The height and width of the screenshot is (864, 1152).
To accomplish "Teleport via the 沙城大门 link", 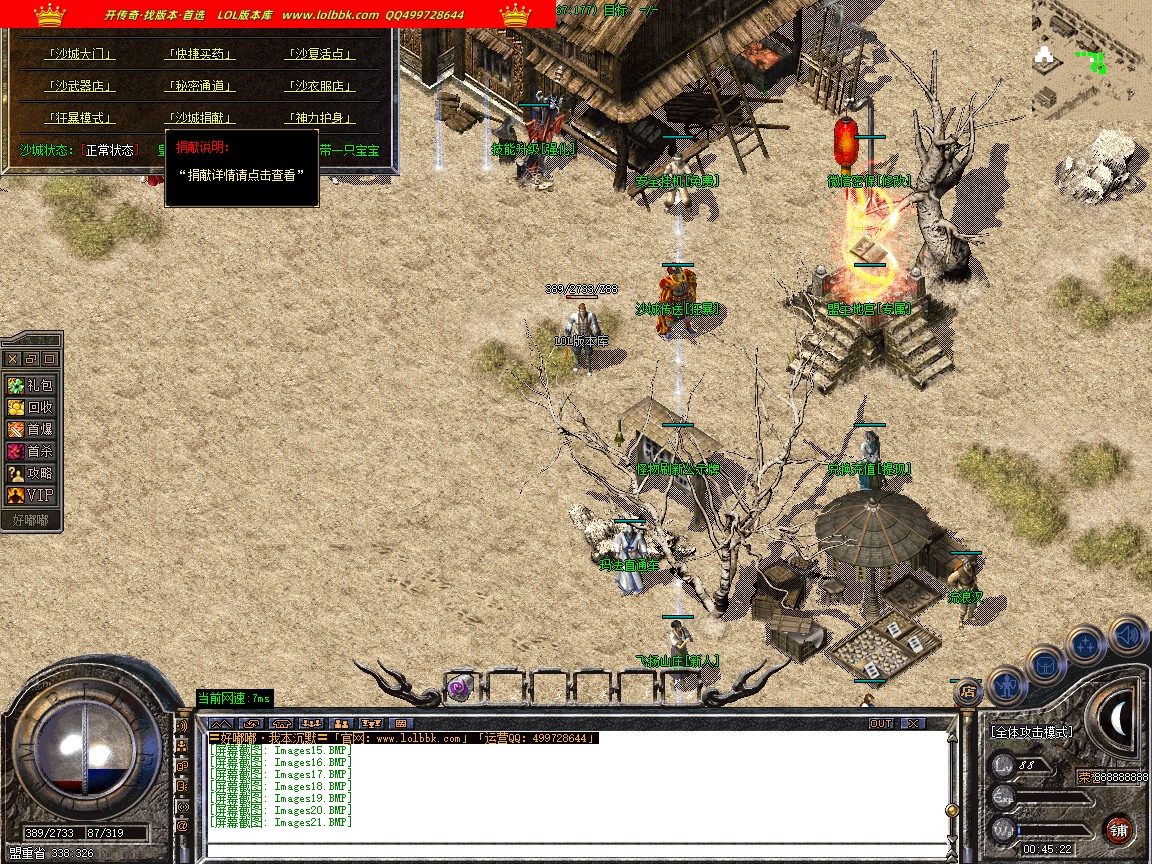I will click(80, 54).
